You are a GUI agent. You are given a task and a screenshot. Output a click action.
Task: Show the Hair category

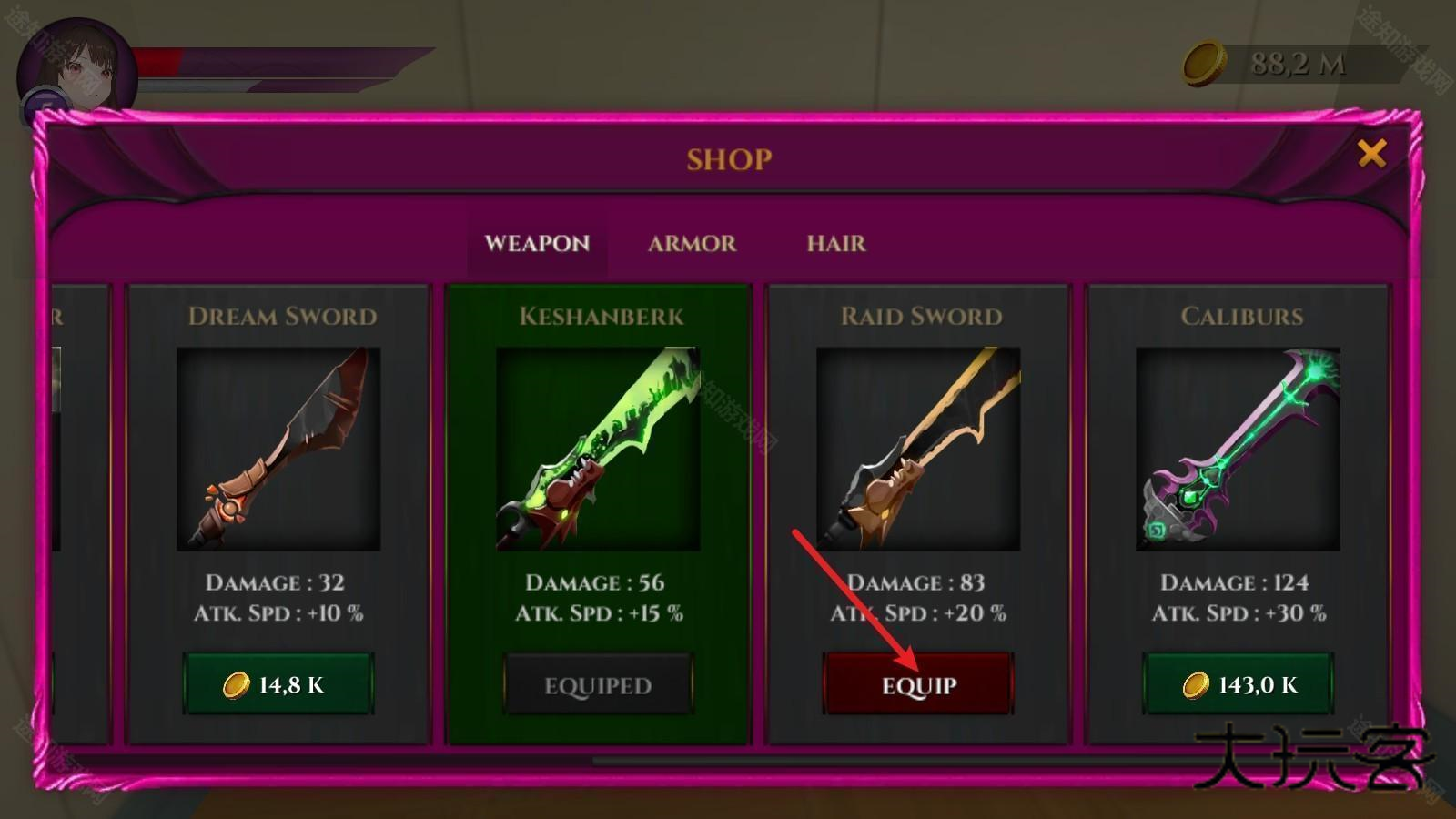point(835,244)
